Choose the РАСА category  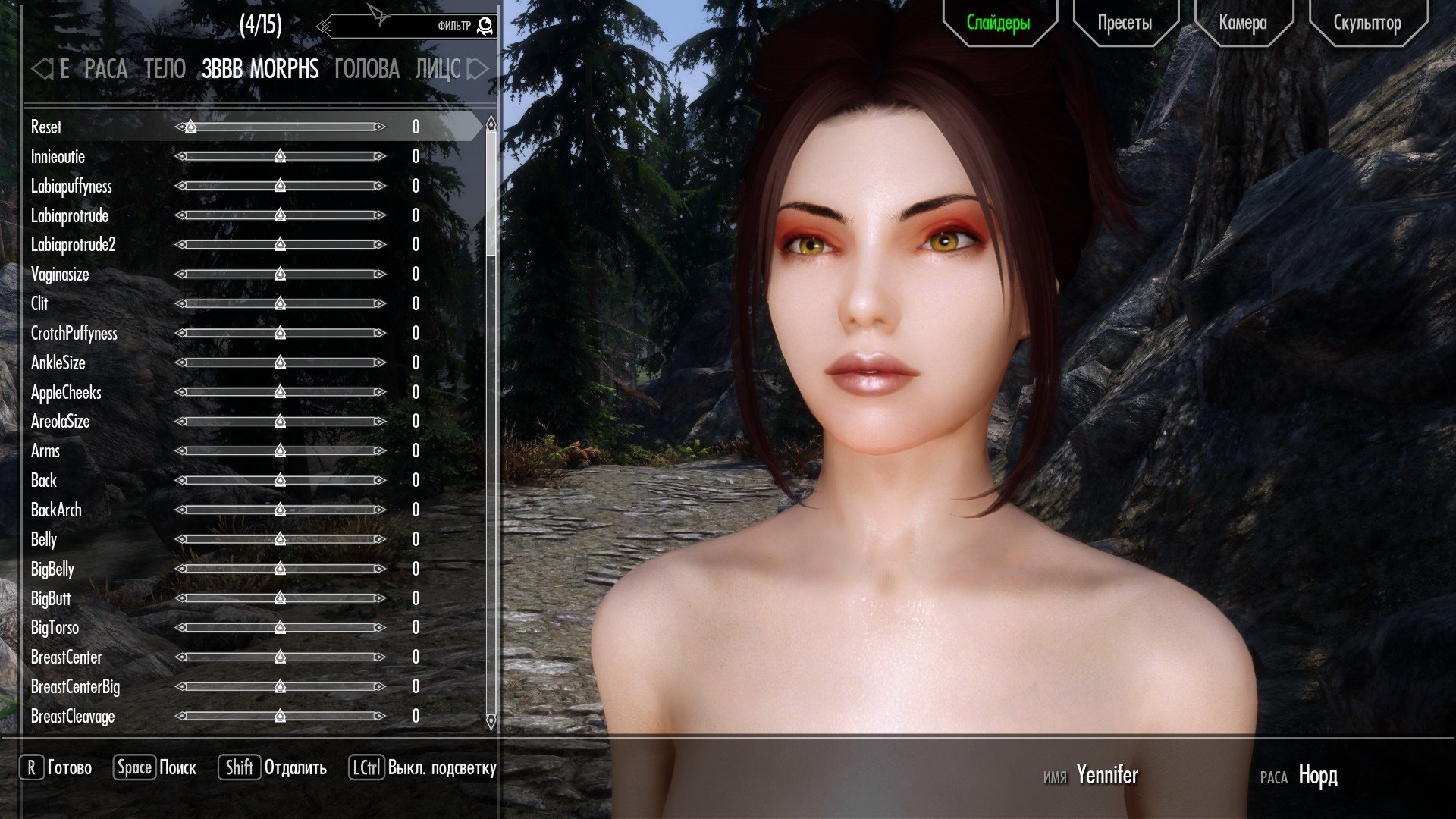click(x=105, y=69)
